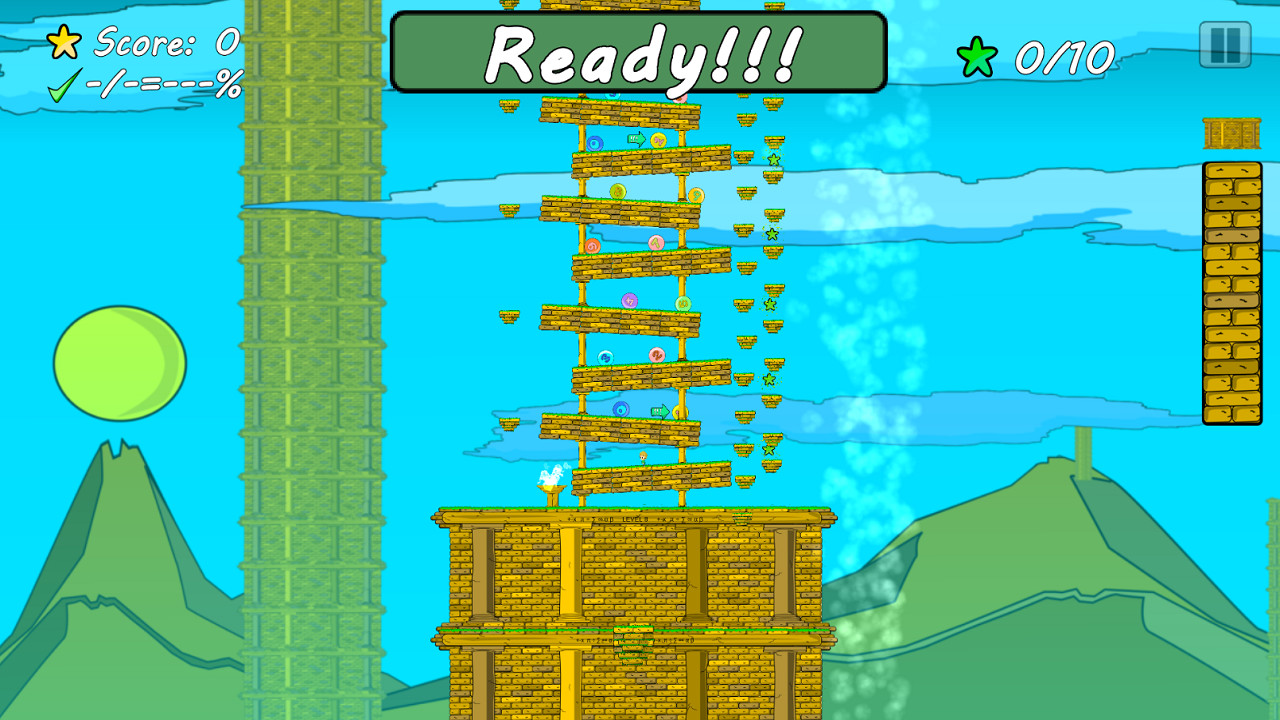Click the lowest visible green star
Screen dimensions: 1280x720
pos(769,450)
